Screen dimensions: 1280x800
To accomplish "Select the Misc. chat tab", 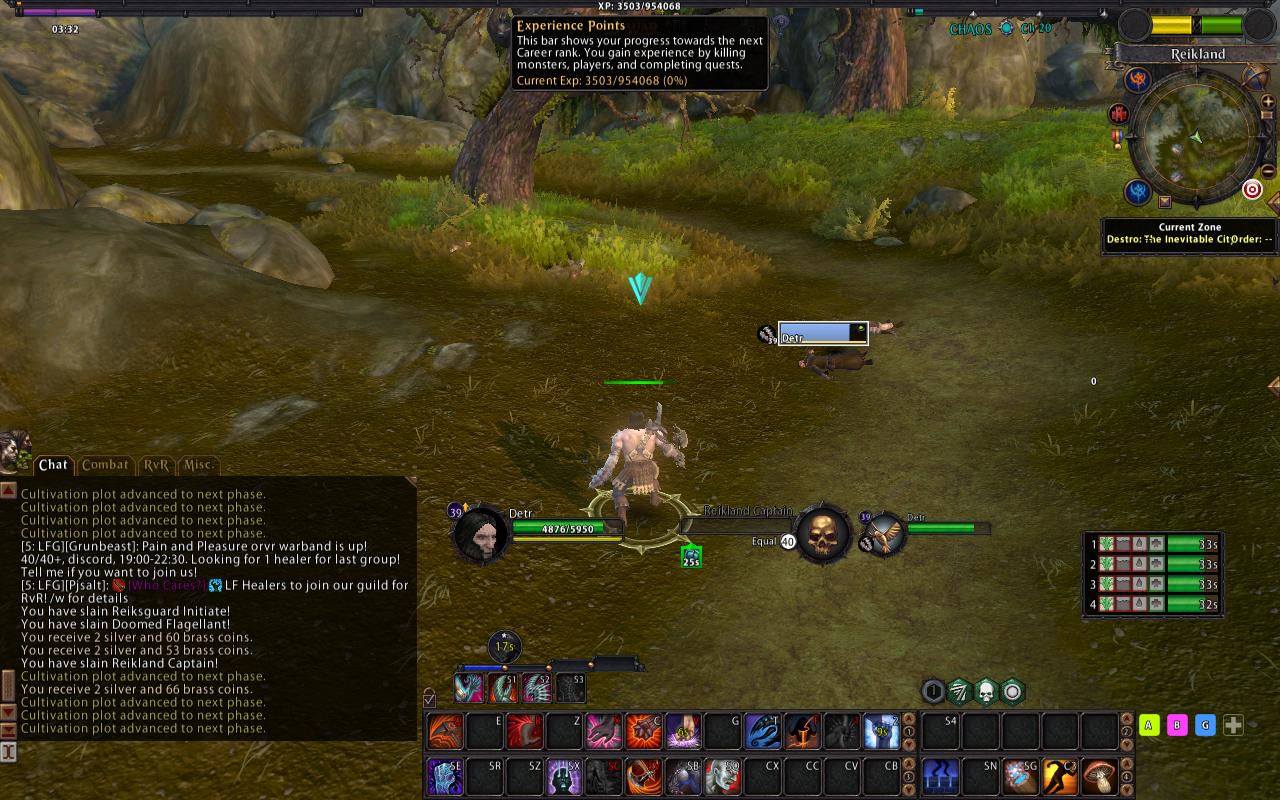I will point(198,465).
